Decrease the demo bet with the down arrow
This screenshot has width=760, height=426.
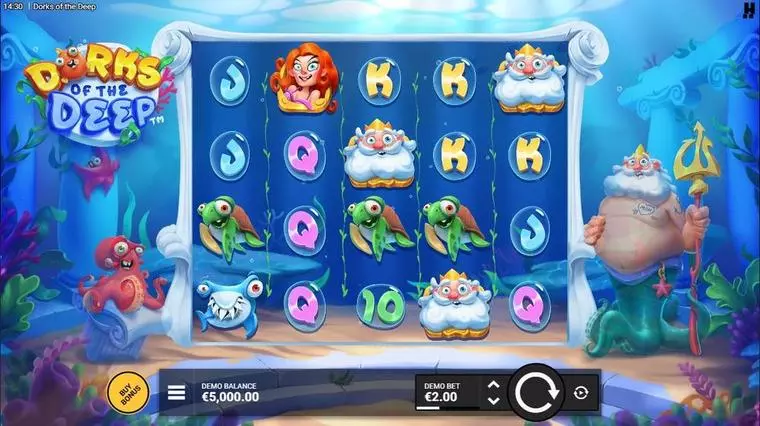click(x=493, y=401)
